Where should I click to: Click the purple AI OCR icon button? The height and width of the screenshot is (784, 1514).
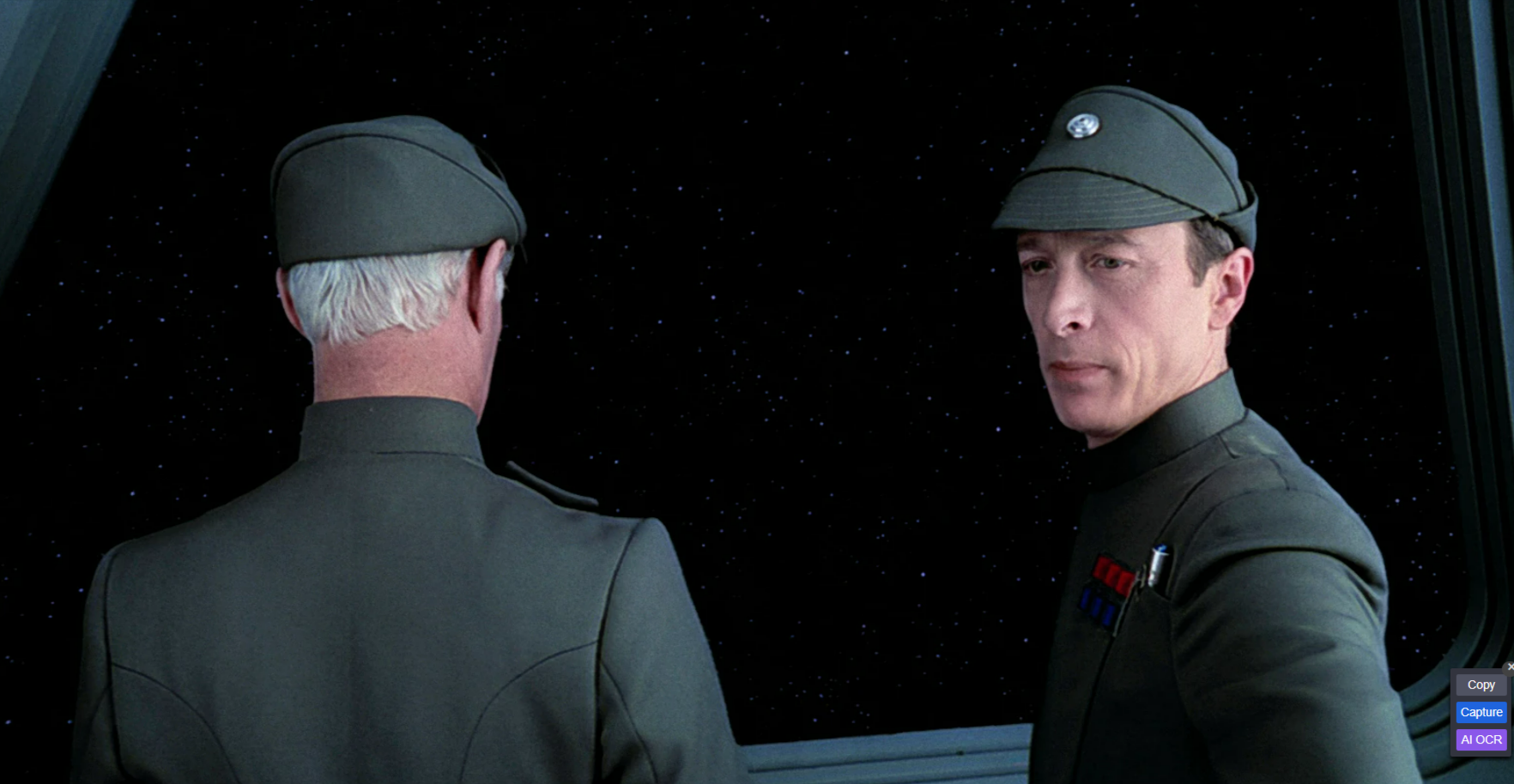(x=1480, y=739)
